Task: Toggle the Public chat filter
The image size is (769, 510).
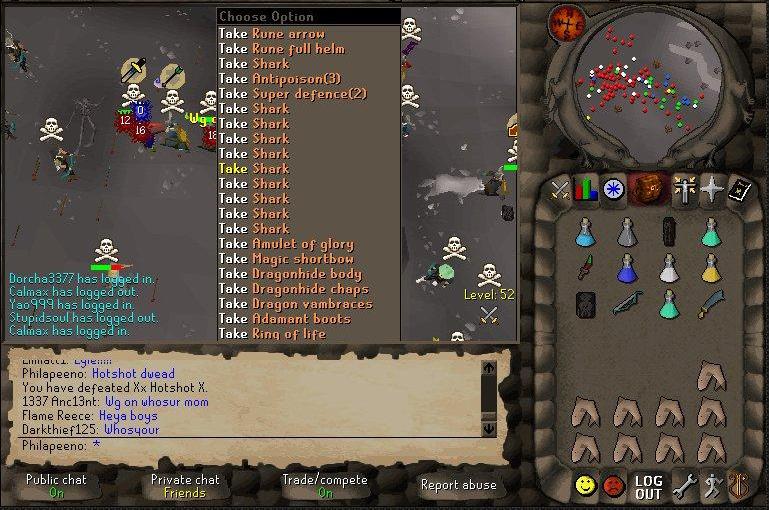Action: click(56, 486)
